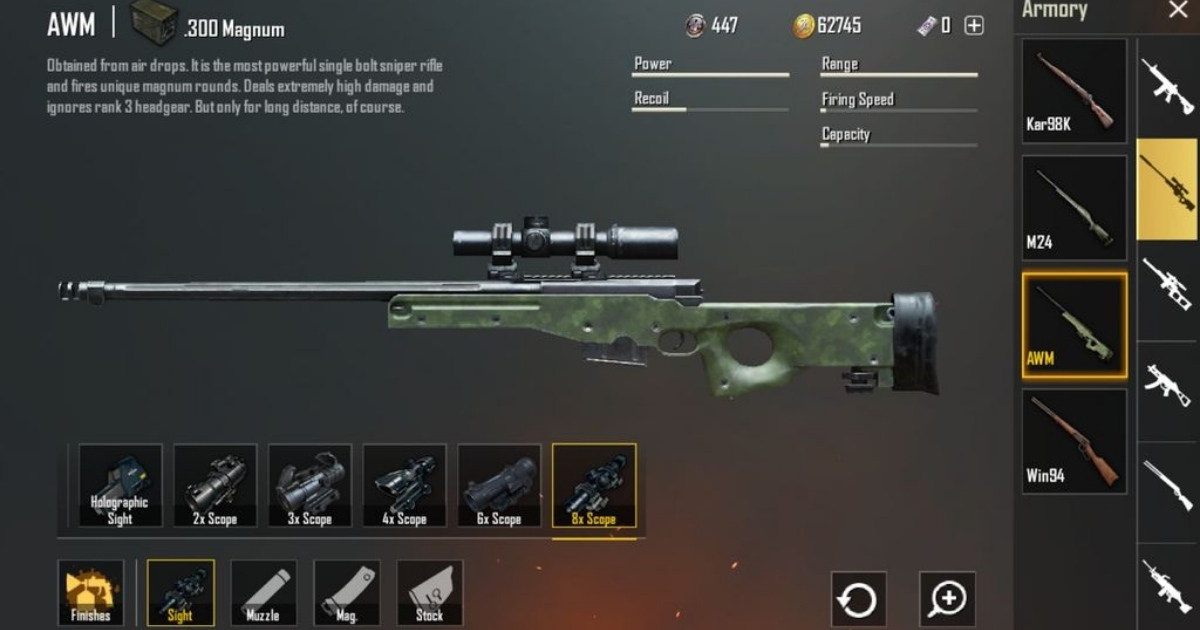1200x630 pixels.
Task: Select the AWM weapon tile
Action: coord(1074,326)
